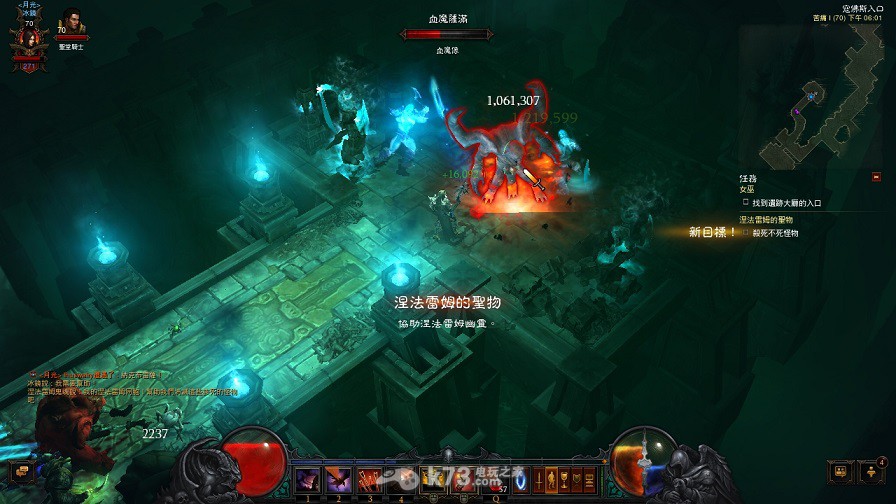Open the blue town portal
The width and height of the screenshot is (896, 504).
pos(521,479)
